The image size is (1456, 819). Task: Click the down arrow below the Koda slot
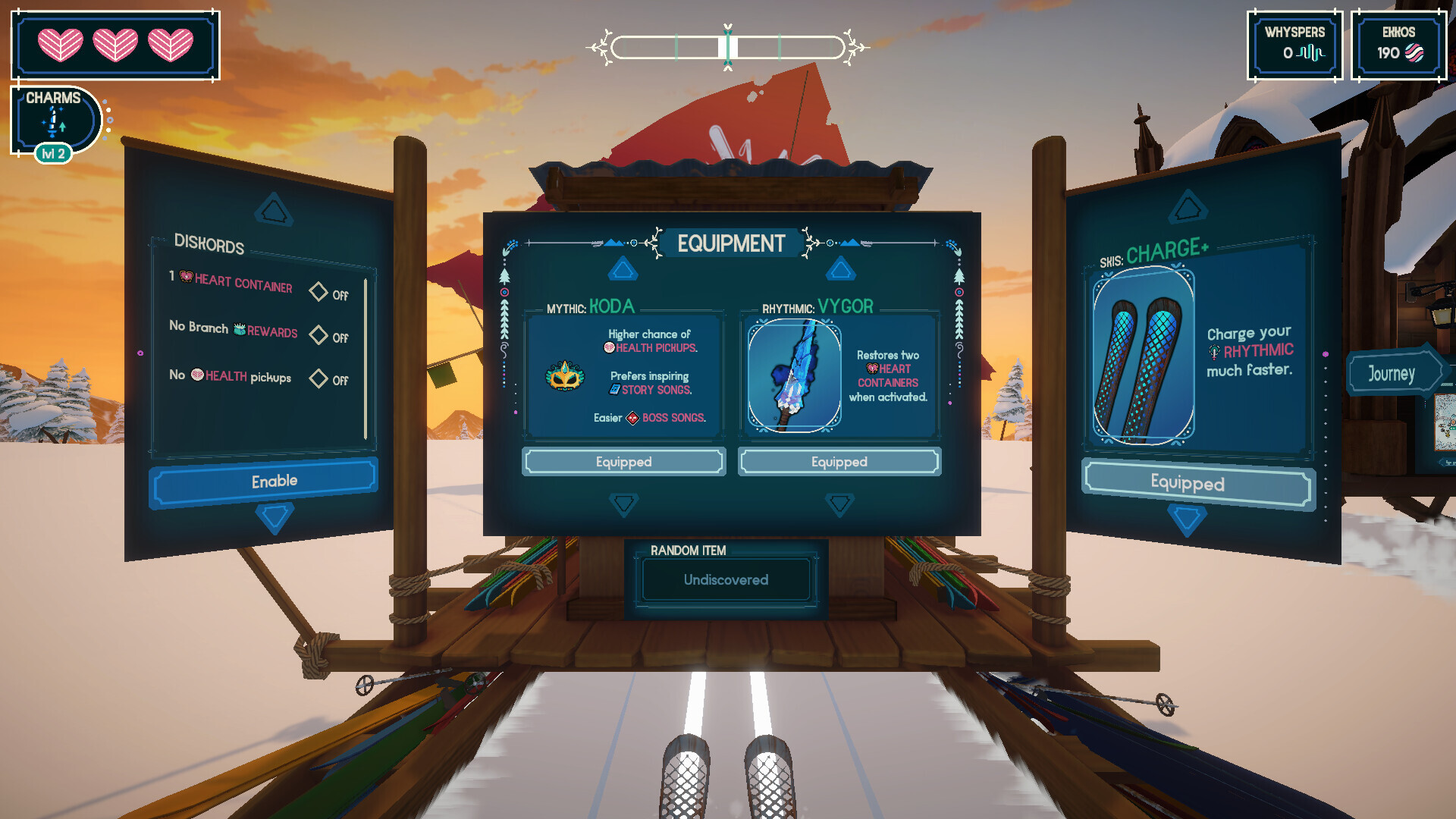click(x=623, y=502)
